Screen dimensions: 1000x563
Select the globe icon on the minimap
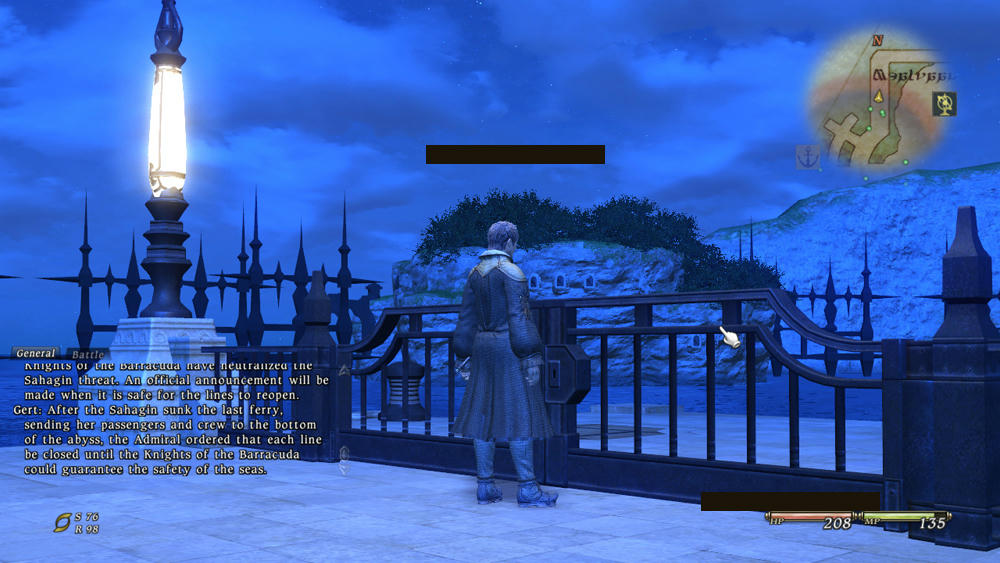coord(943,102)
